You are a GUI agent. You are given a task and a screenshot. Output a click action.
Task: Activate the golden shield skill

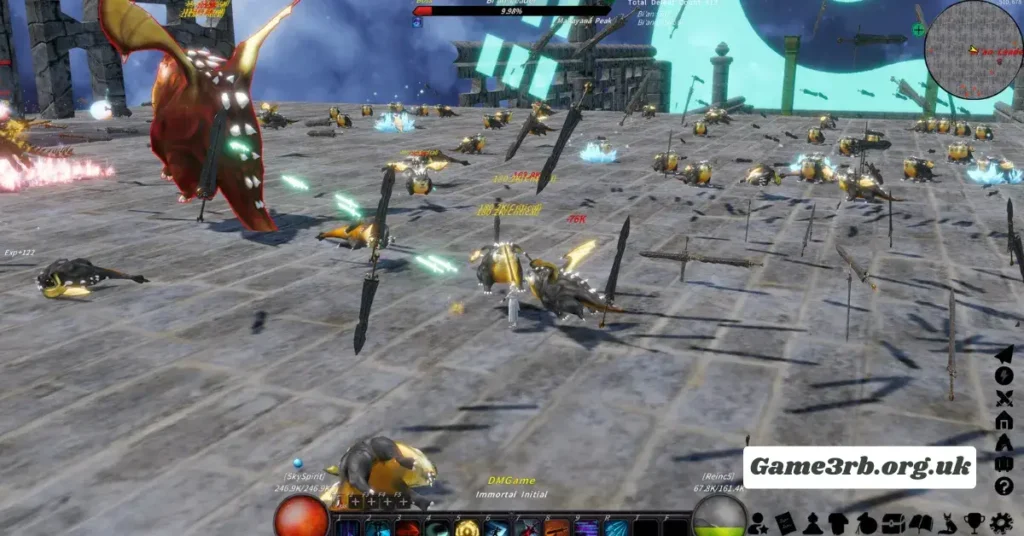point(466,527)
